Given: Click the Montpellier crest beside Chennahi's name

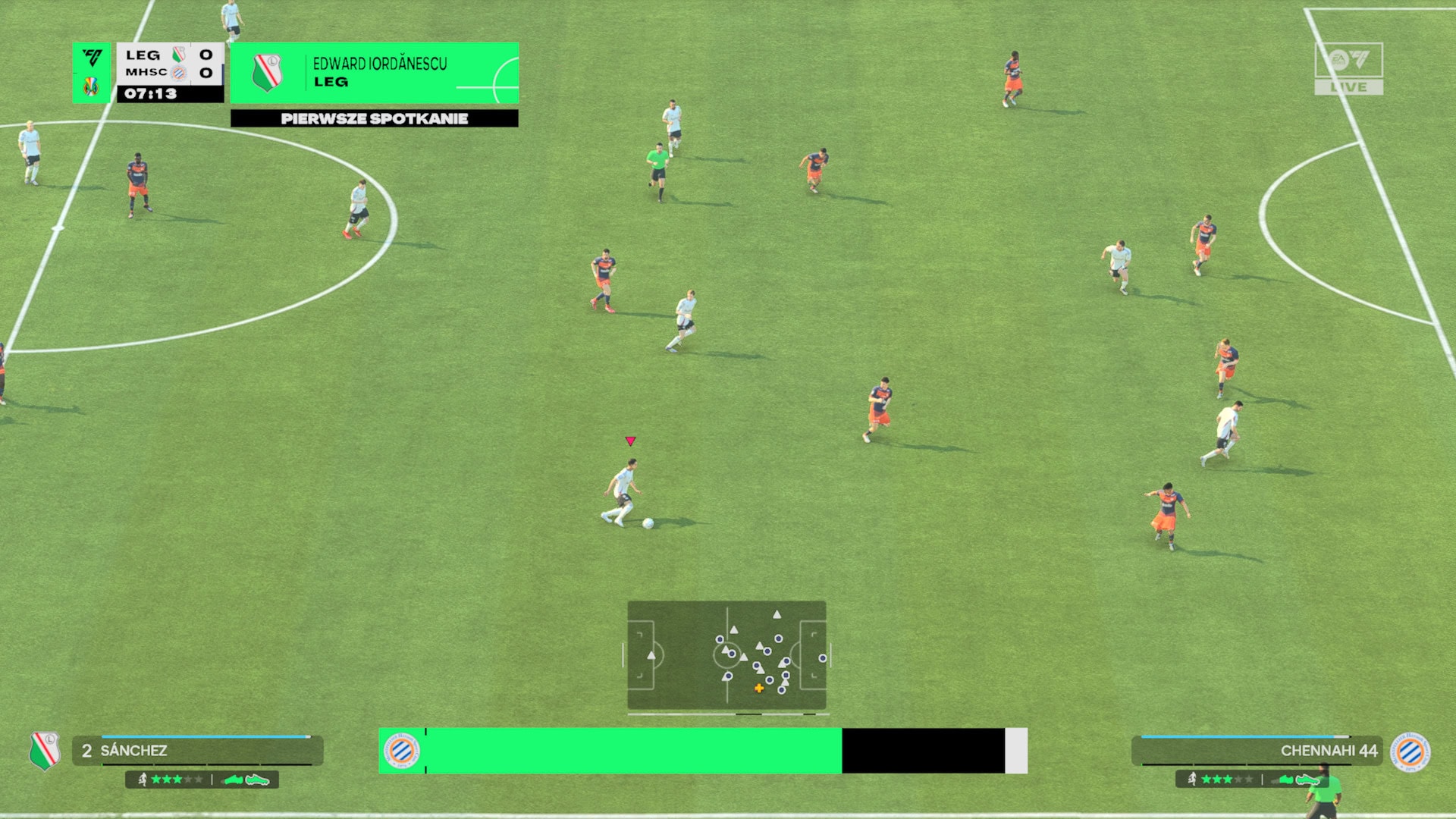Looking at the screenshot, I should tap(1410, 752).
